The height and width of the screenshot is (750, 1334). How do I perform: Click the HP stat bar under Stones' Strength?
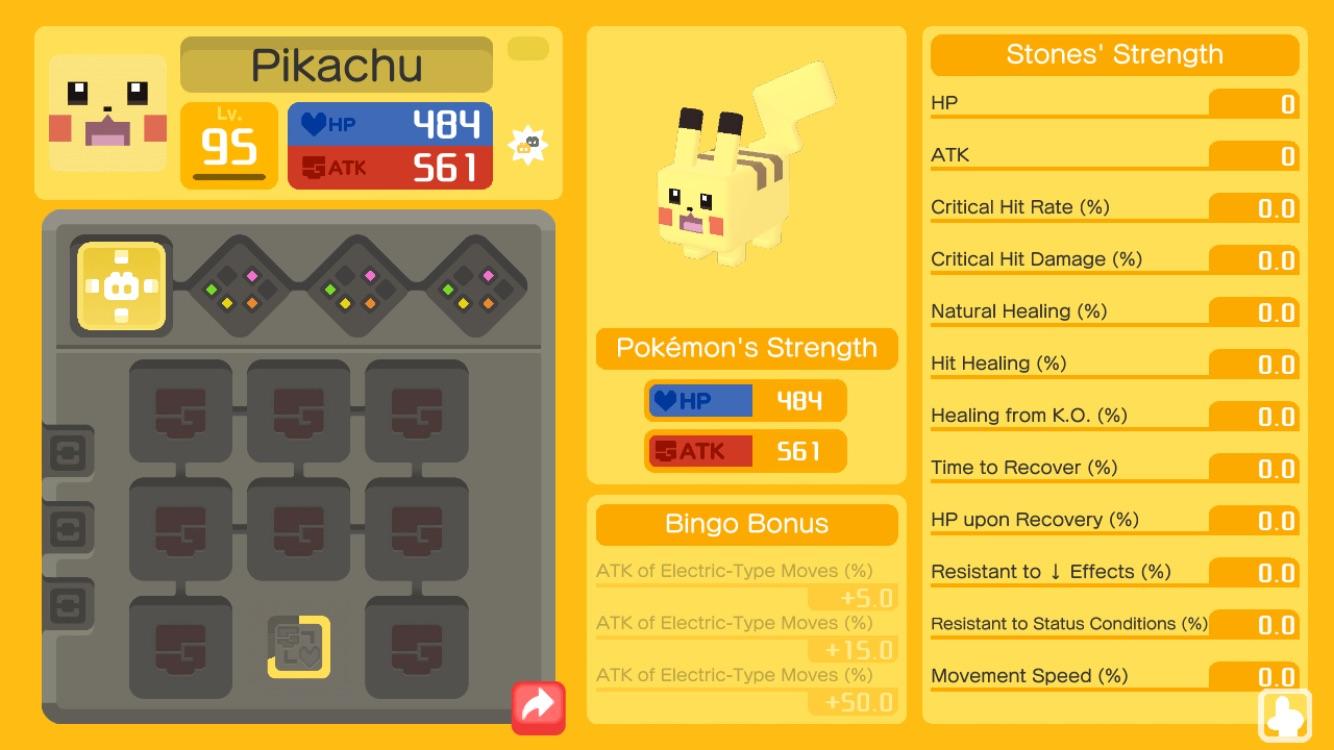point(1113,101)
